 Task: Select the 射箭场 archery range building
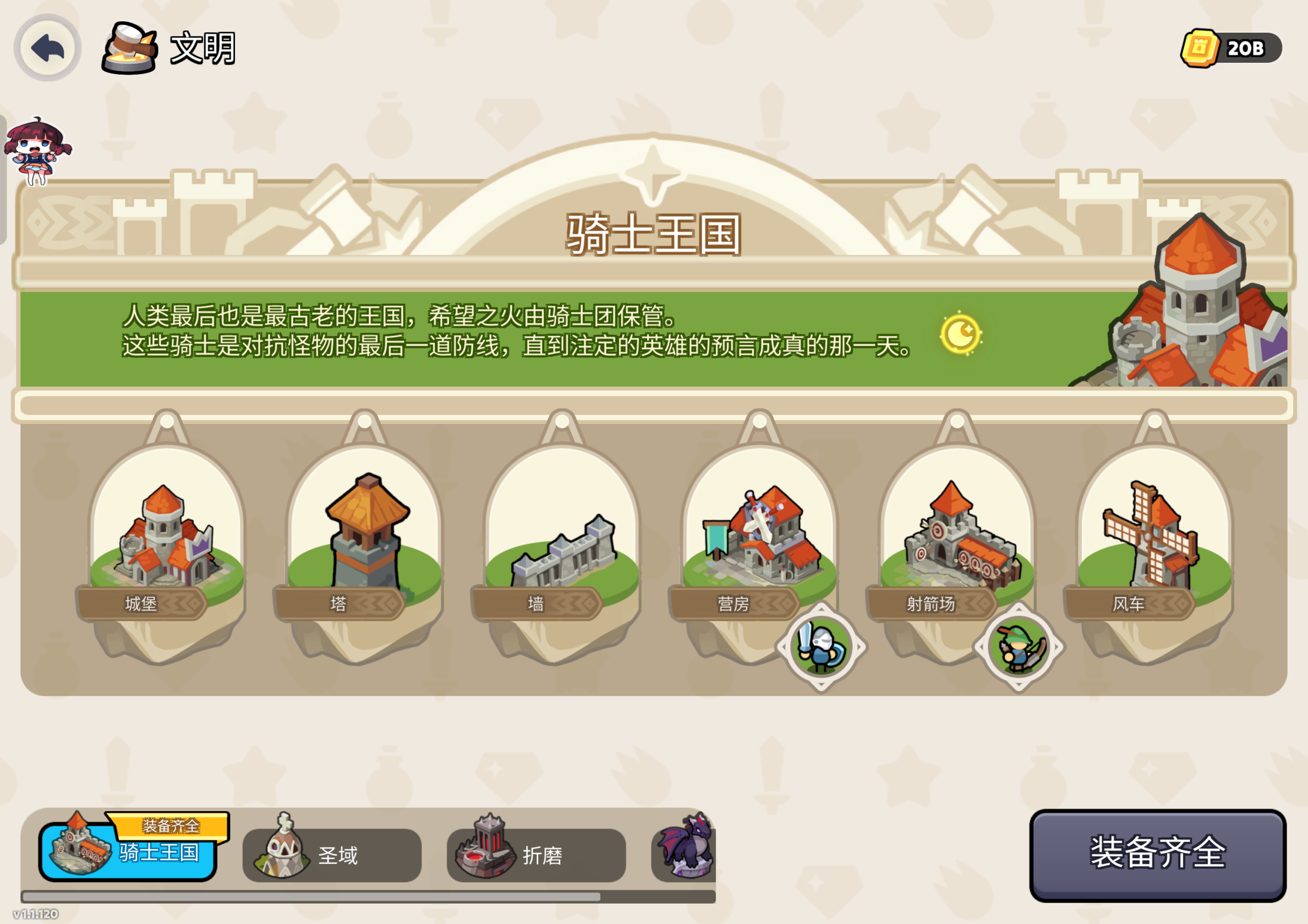coord(957,538)
